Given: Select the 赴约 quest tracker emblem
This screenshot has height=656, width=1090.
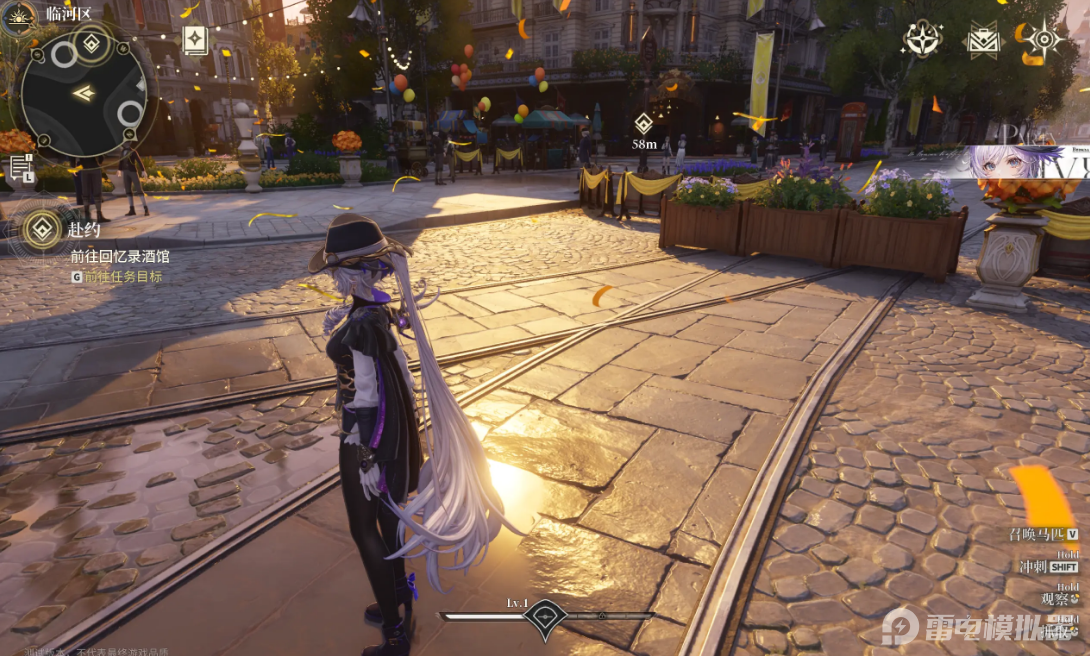Looking at the screenshot, I should coord(41,231).
